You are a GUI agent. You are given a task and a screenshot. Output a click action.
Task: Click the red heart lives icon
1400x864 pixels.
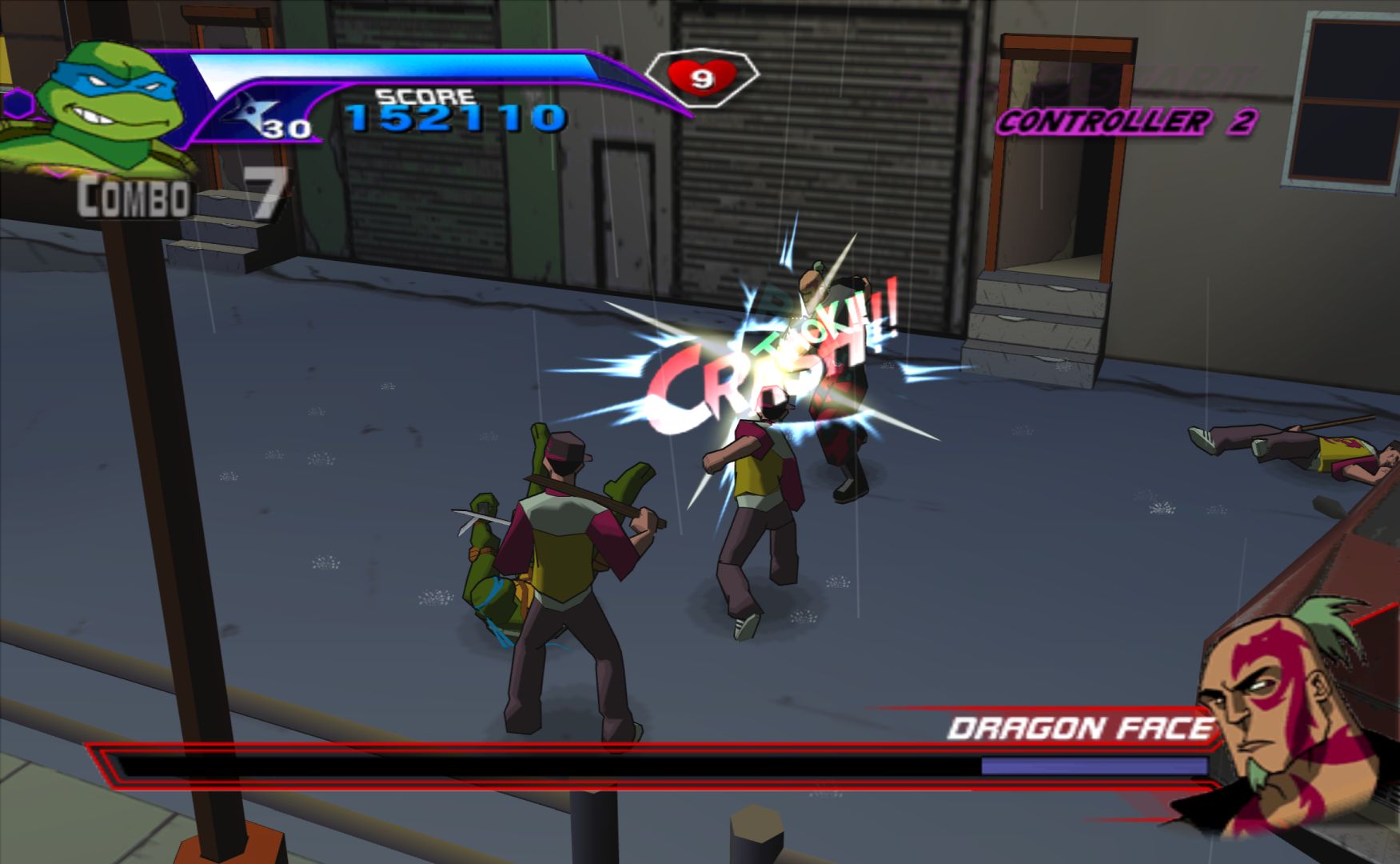tap(700, 77)
